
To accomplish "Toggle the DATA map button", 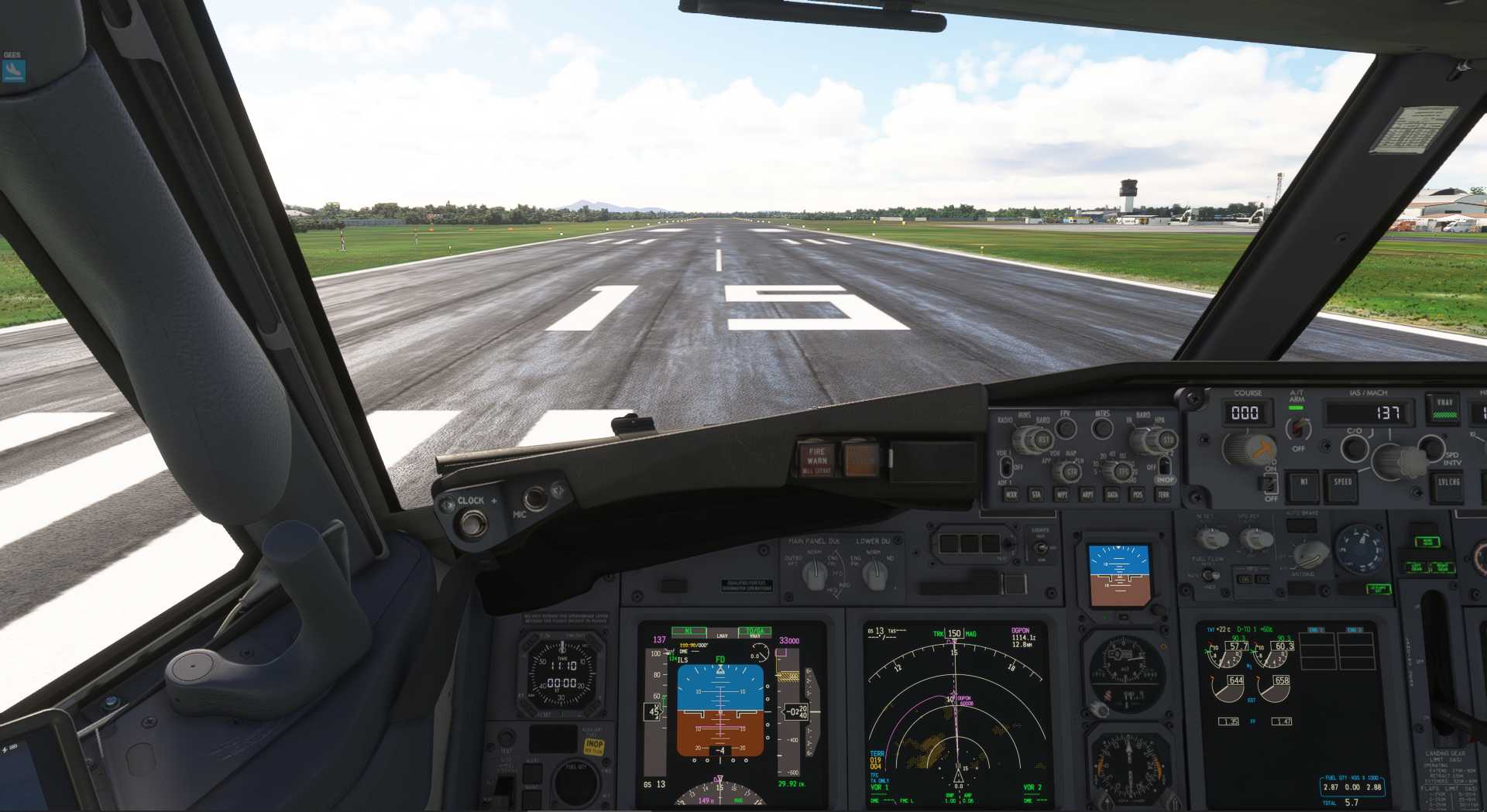I will [x=1112, y=495].
